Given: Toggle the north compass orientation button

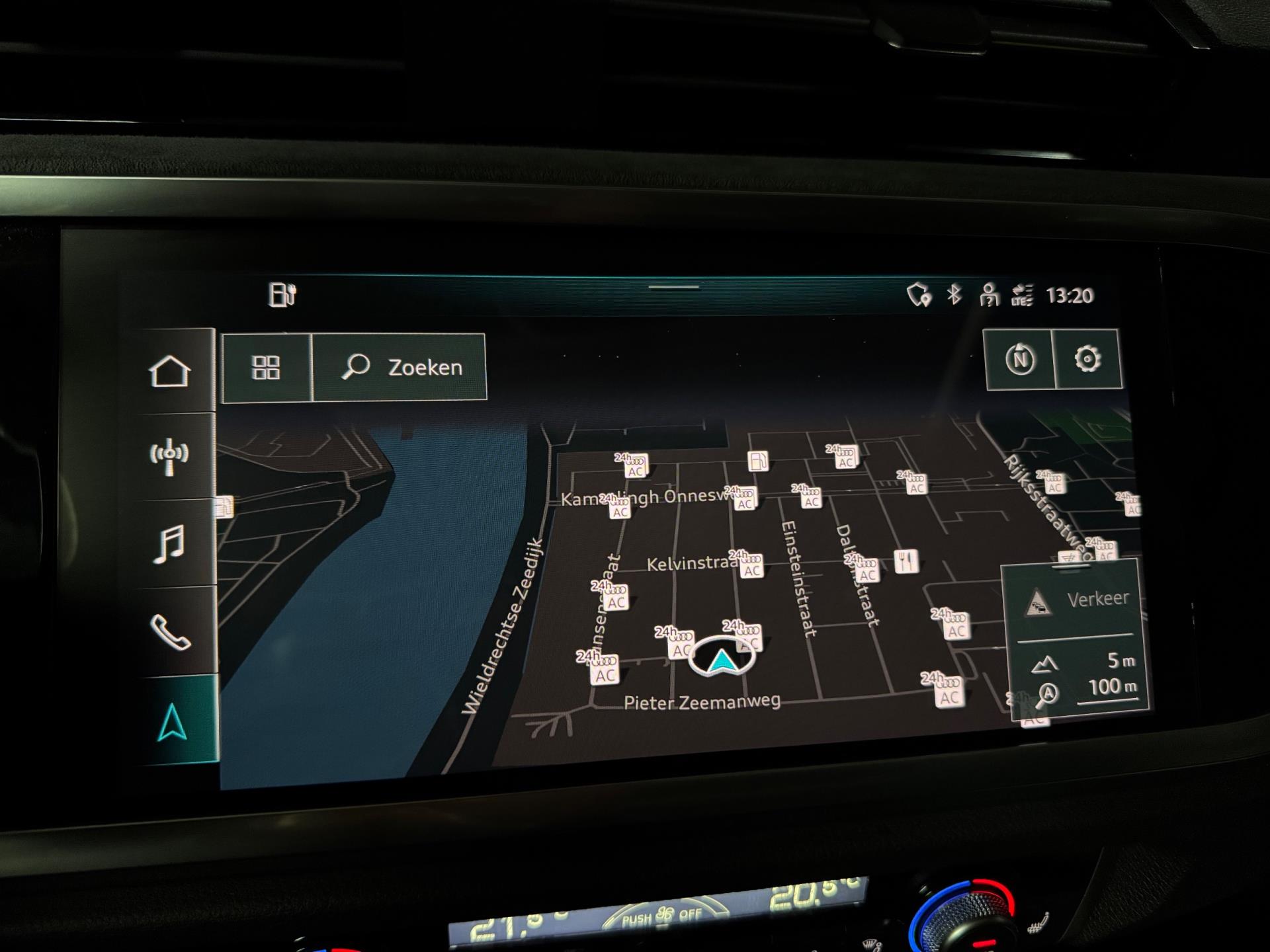Looking at the screenshot, I should point(1019,360).
